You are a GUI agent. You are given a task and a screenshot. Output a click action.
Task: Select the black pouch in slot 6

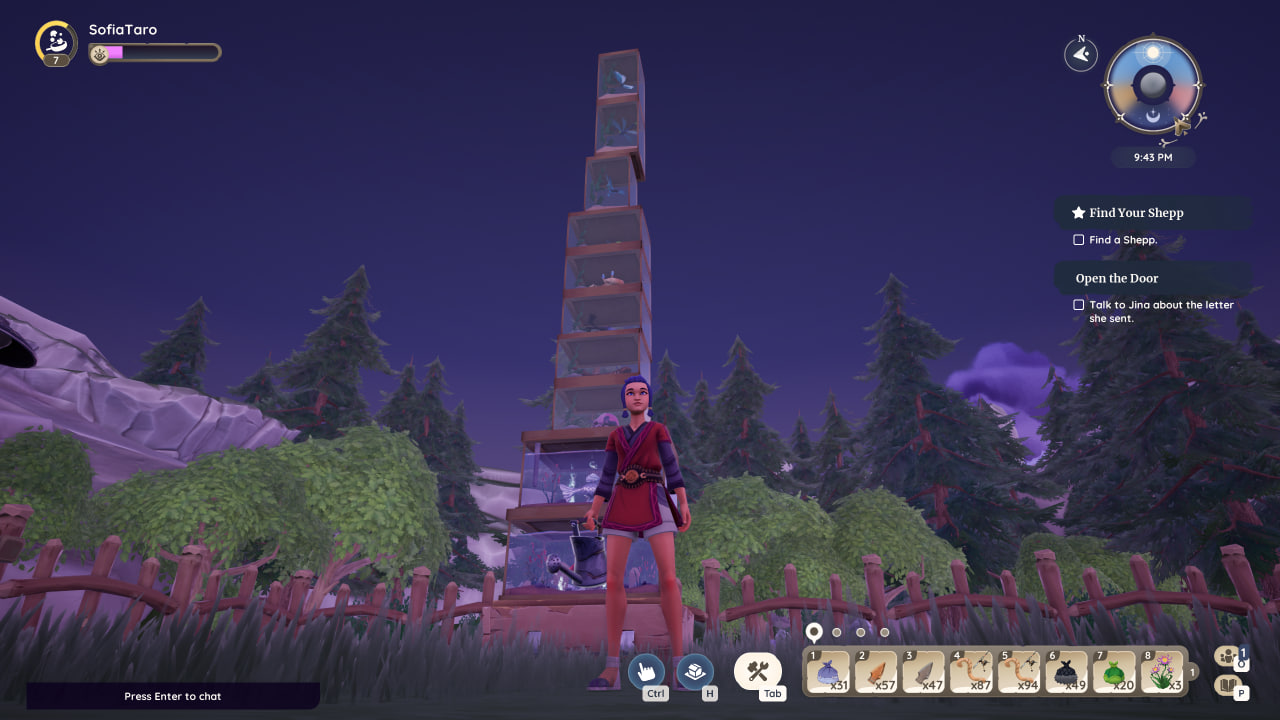[1067, 671]
